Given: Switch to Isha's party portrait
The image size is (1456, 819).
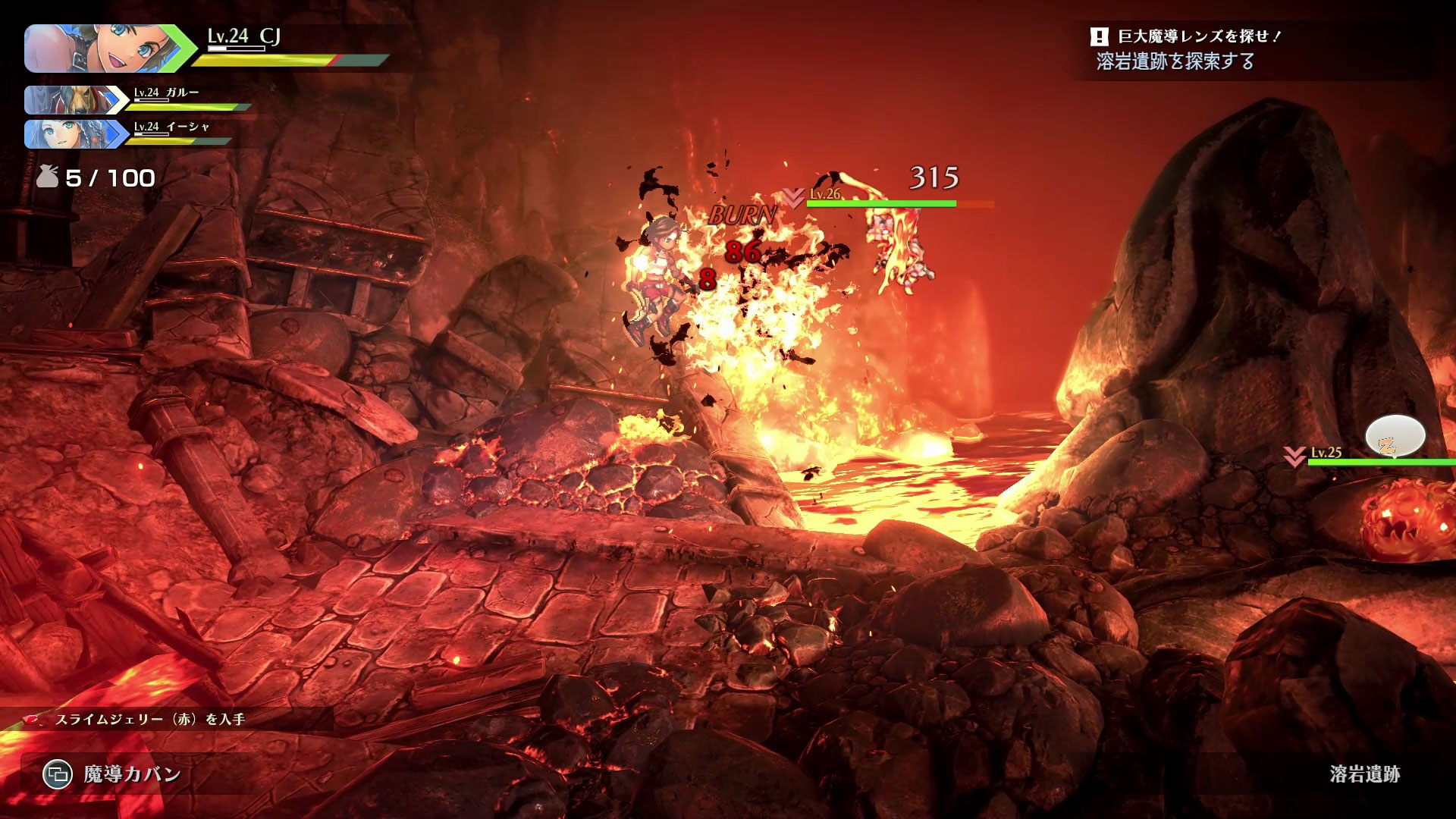Looking at the screenshot, I should [70, 134].
